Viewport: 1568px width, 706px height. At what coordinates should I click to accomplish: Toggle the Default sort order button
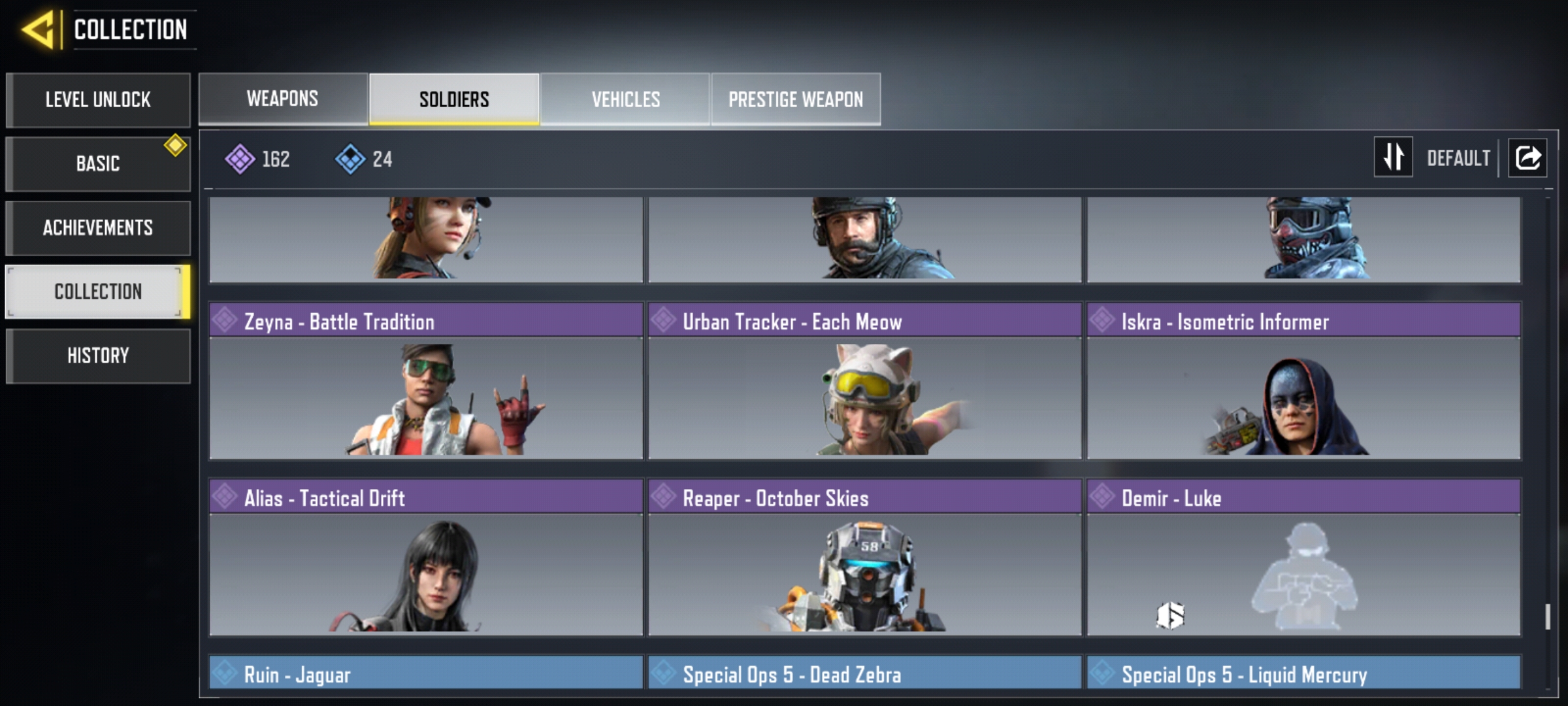(x=1394, y=158)
